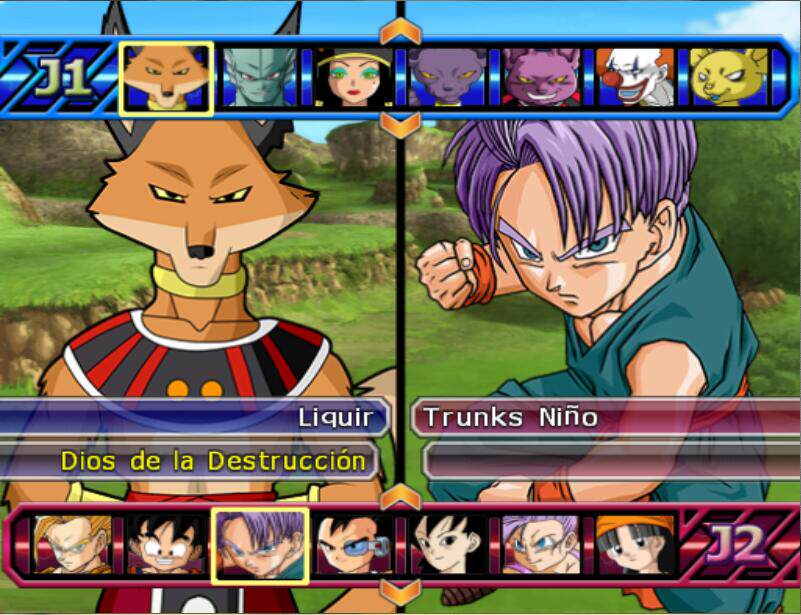
Task: Pick the unhighlighted purple-haired Trunks portrait
Action: [541, 545]
